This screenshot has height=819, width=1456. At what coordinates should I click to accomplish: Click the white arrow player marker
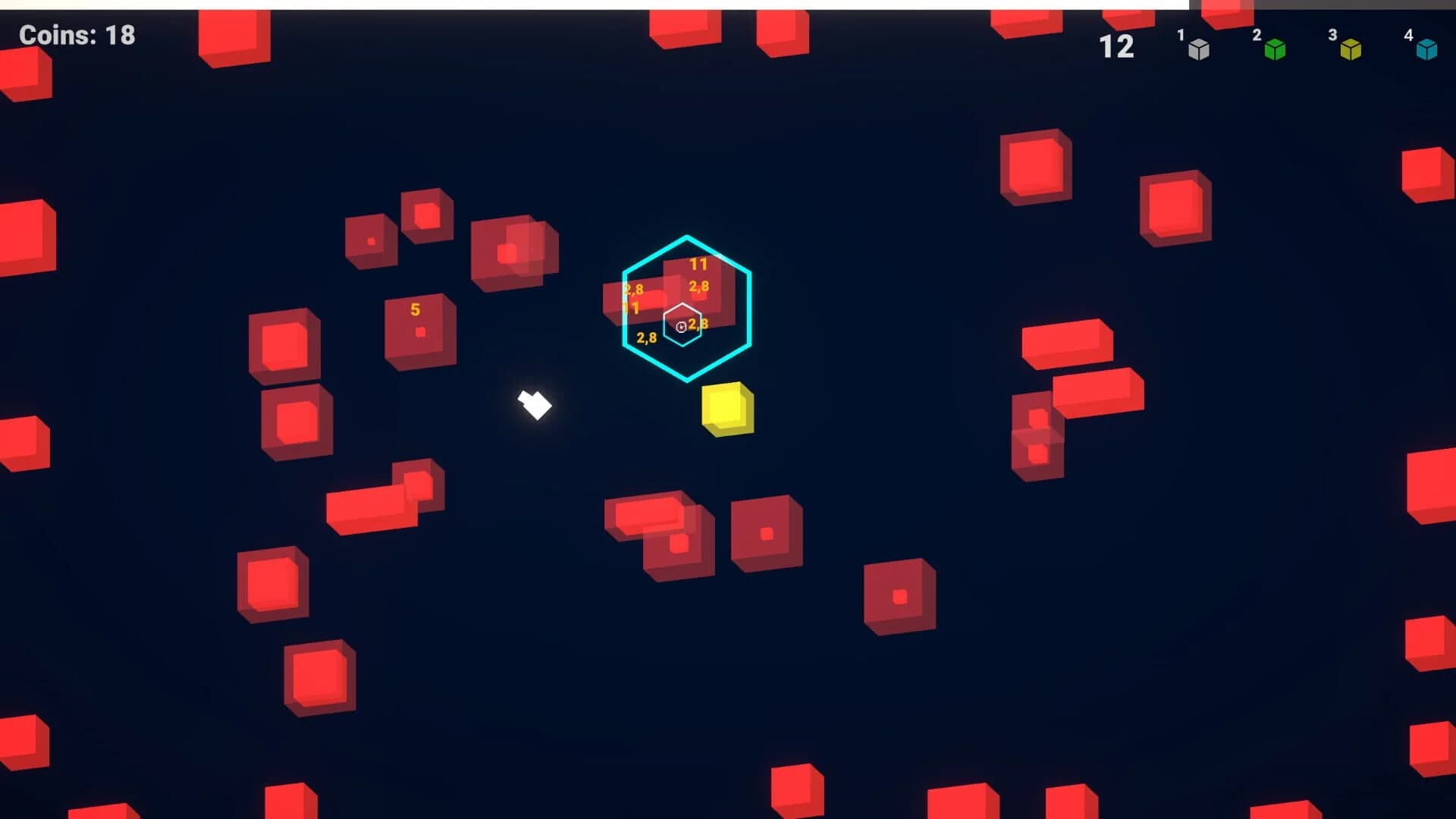[x=533, y=406]
